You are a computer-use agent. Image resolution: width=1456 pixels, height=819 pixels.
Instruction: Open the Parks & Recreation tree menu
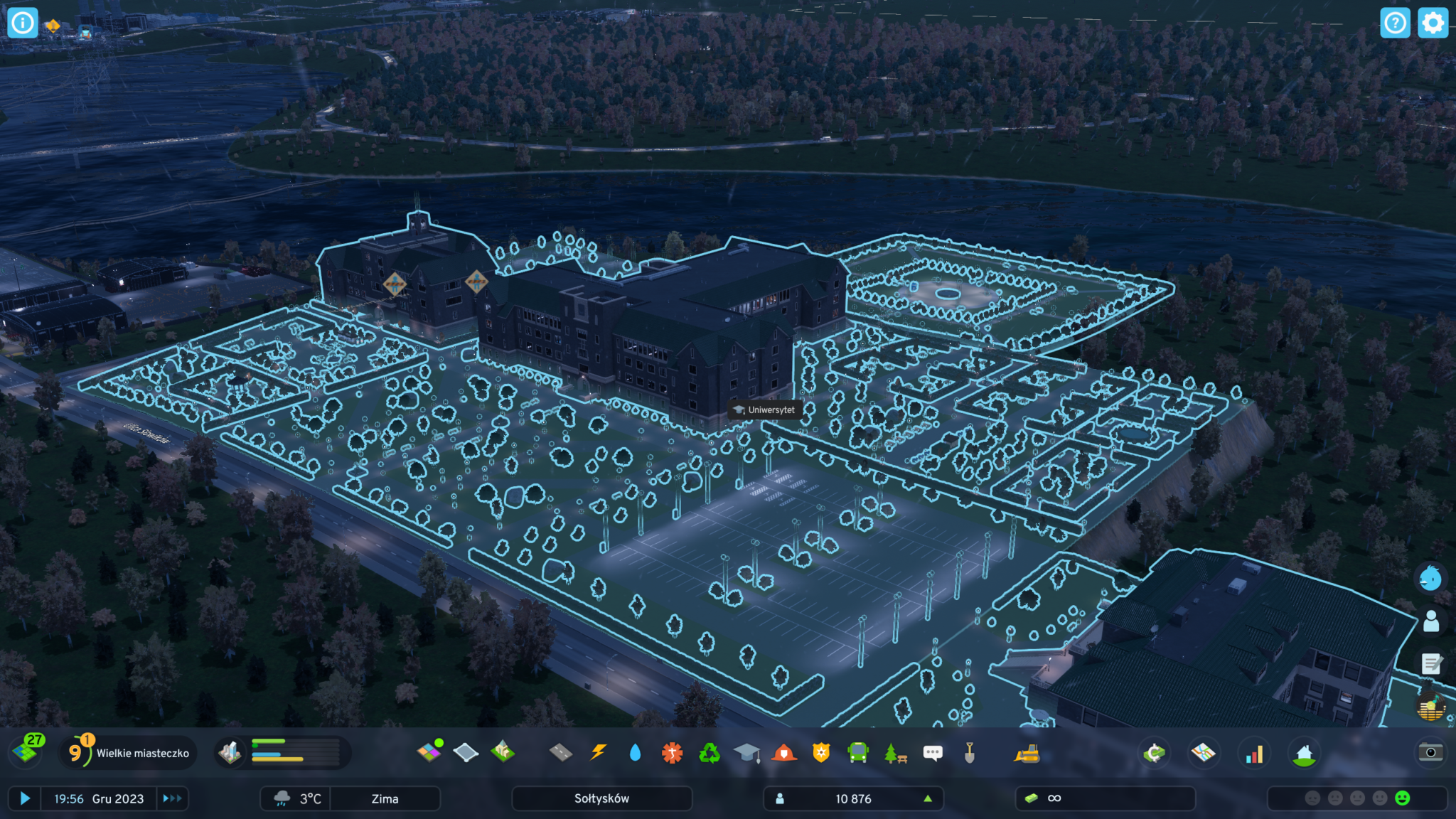point(895,752)
